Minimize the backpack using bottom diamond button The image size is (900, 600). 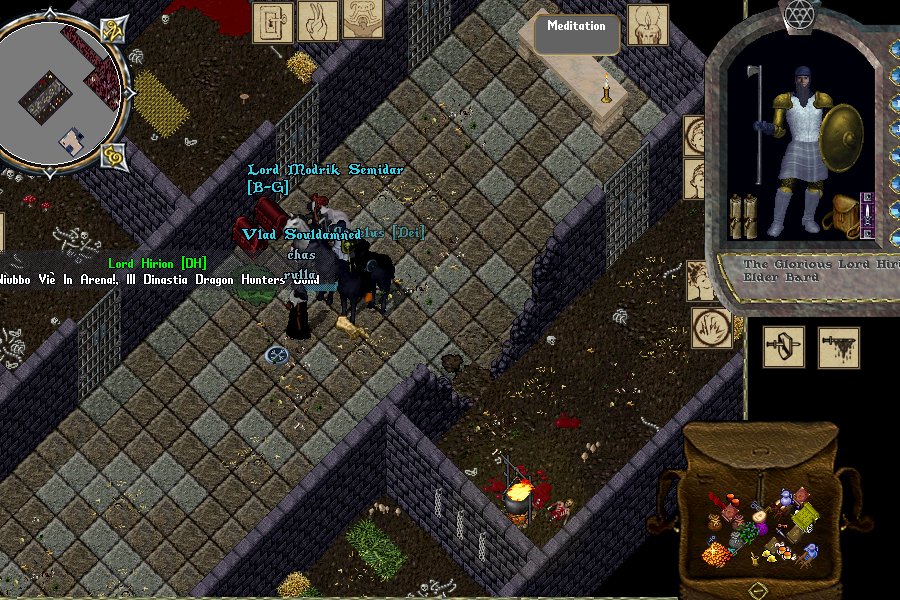pos(759,588)
